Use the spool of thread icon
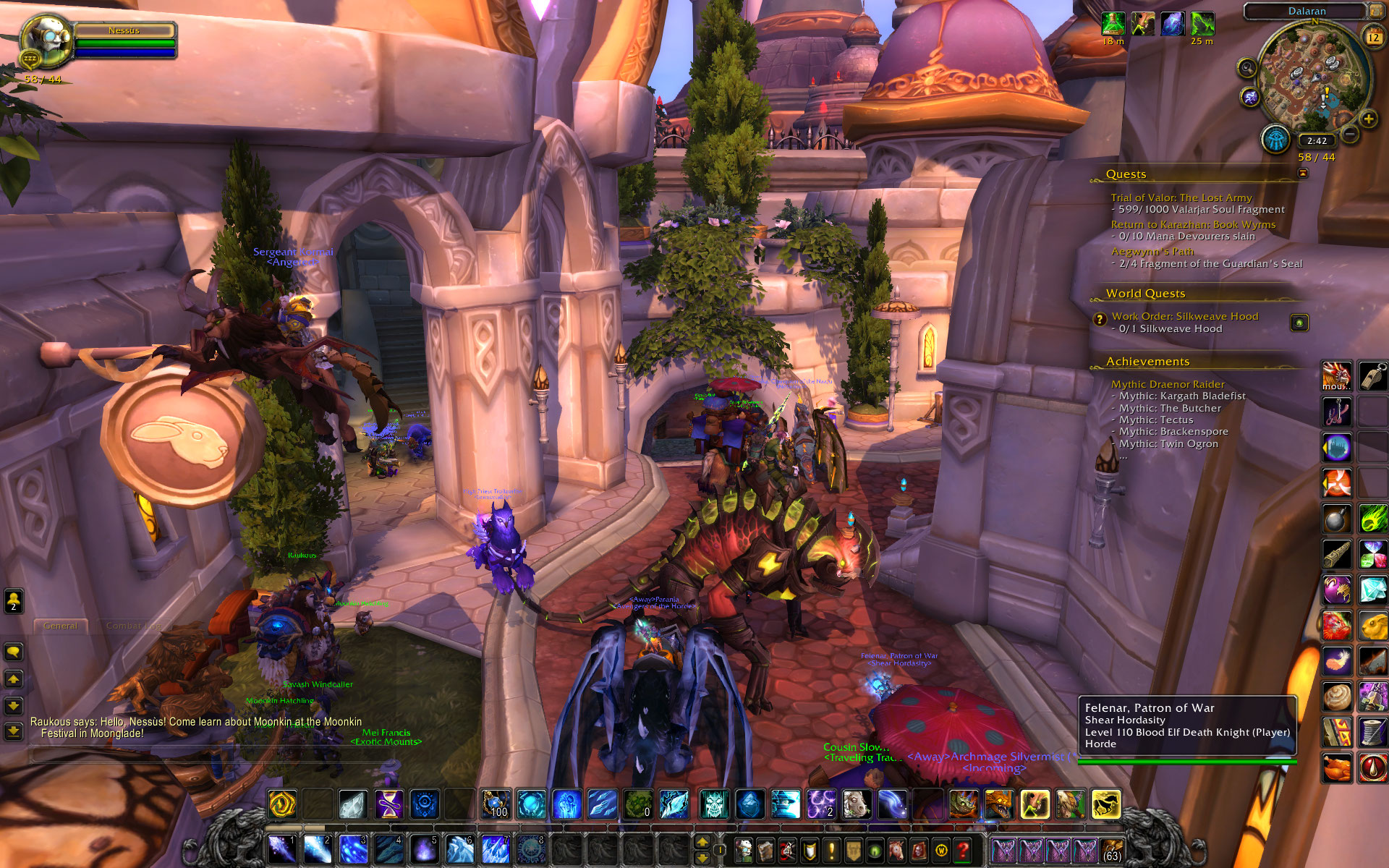The width and height of the screenshot is (1389, 868). click(1372, 732)
